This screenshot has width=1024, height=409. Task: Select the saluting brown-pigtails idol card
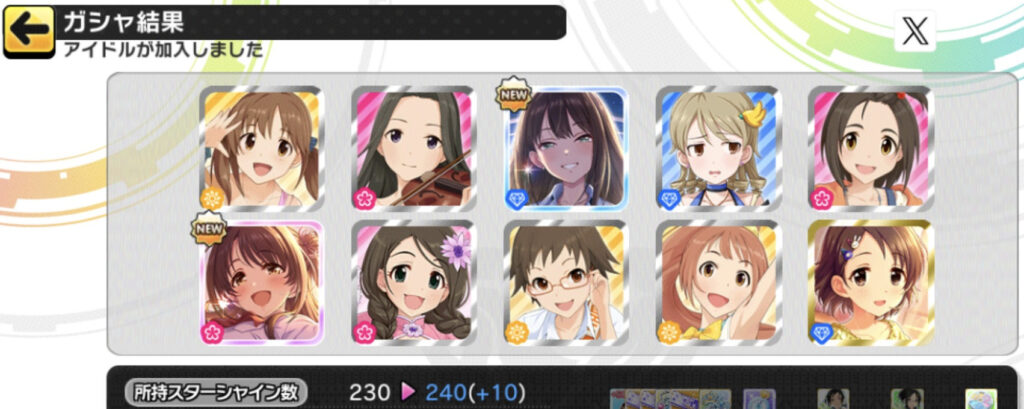[x=261, y=147]
